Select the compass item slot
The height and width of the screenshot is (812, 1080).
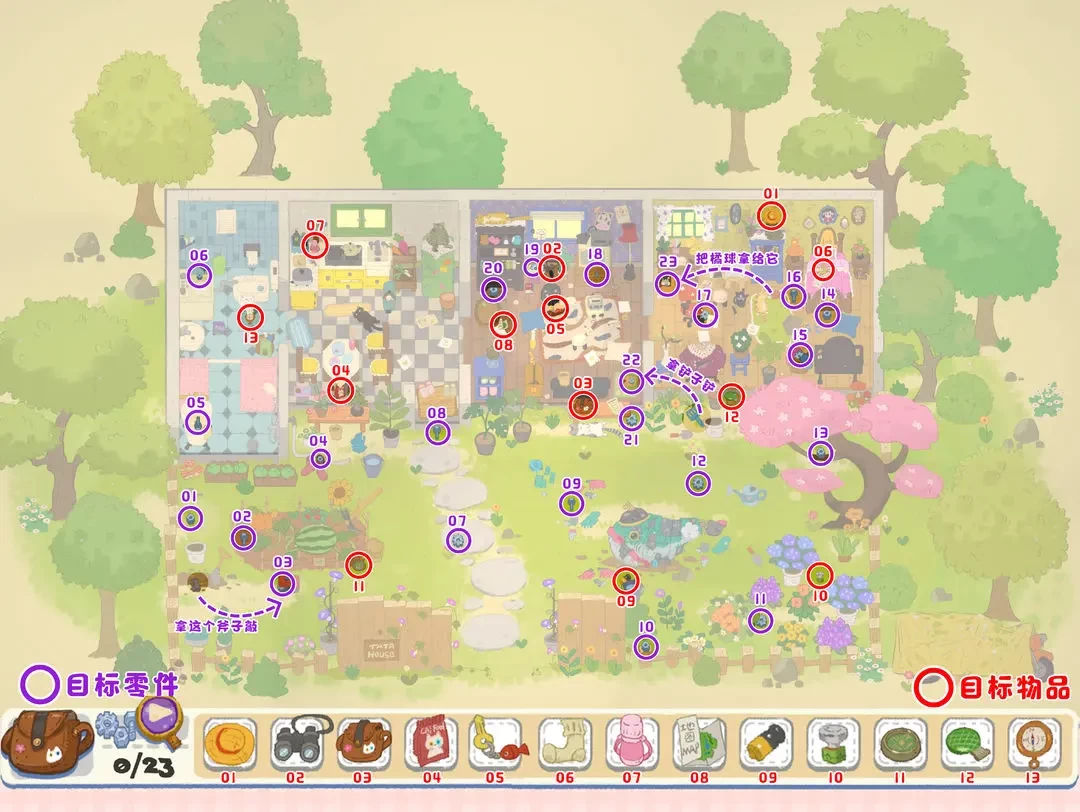[1035, 744]
